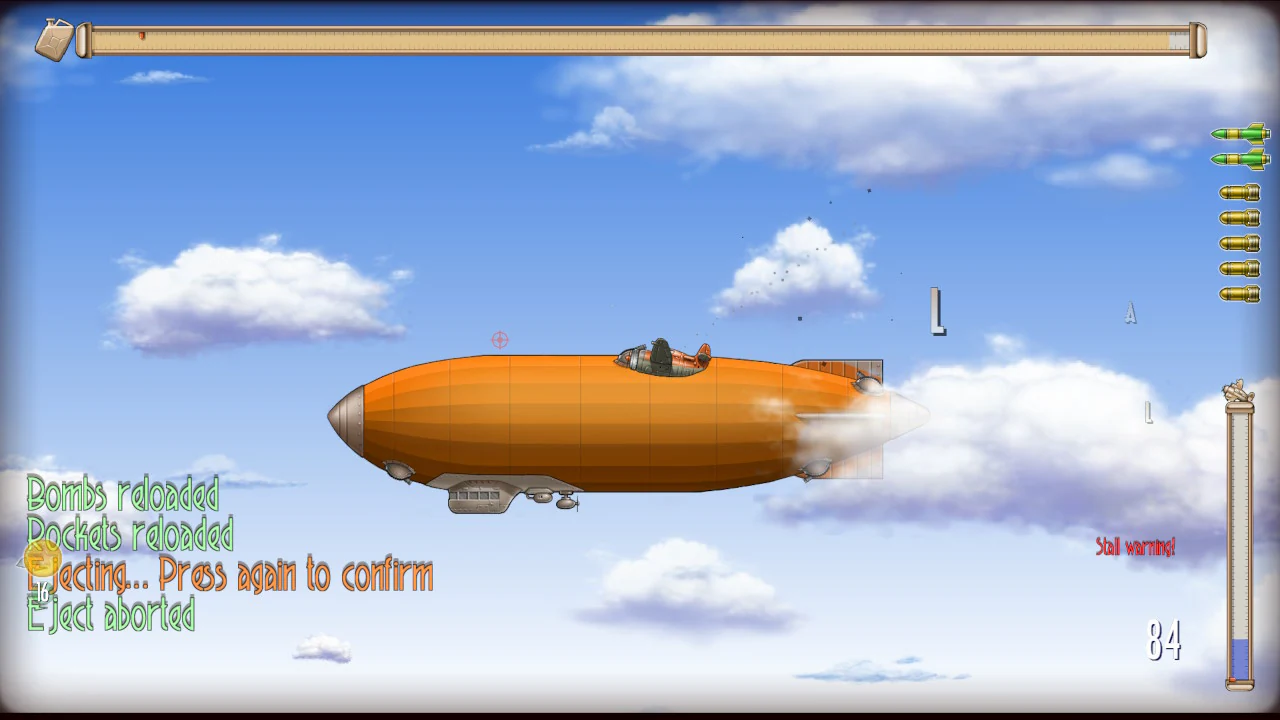Click the orange marker on the fuel ruler

click(141, 36)
